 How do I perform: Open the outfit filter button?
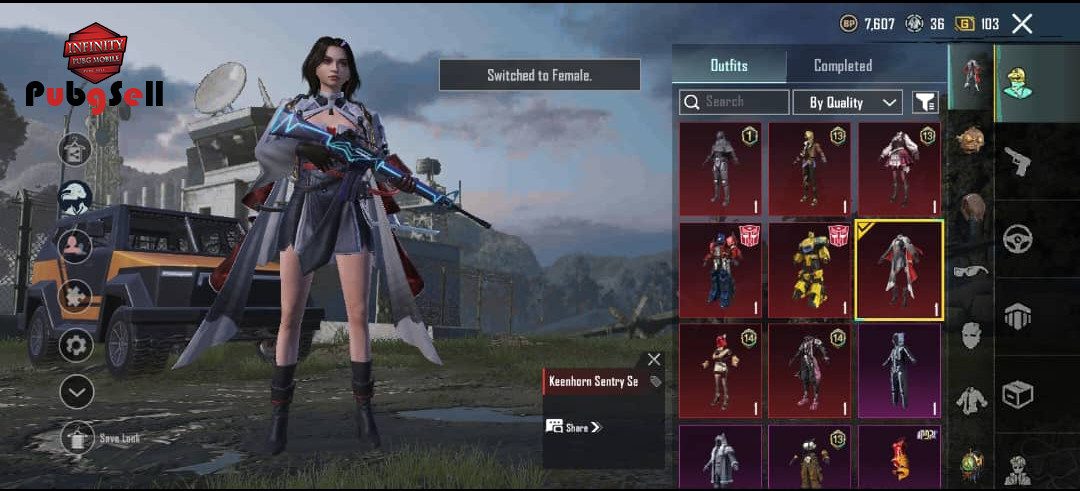[925, 102]
